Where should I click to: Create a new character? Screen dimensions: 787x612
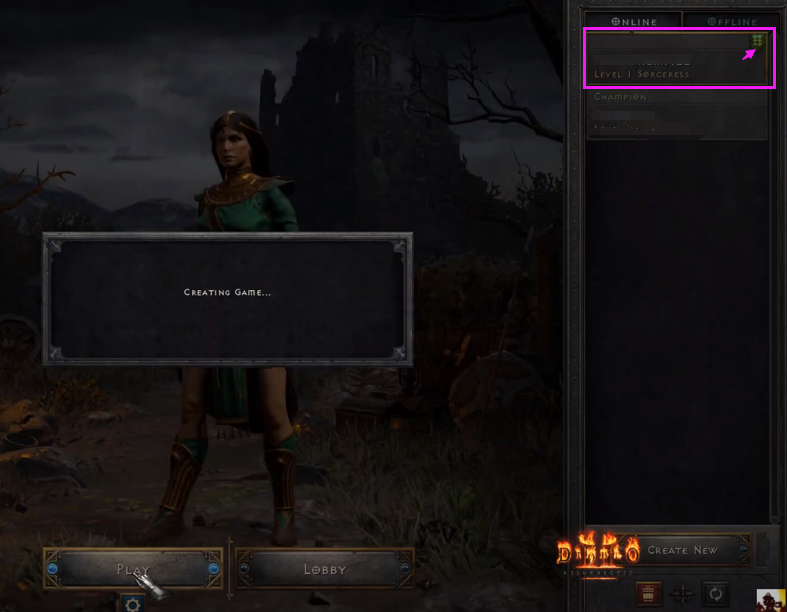[682, 550]
